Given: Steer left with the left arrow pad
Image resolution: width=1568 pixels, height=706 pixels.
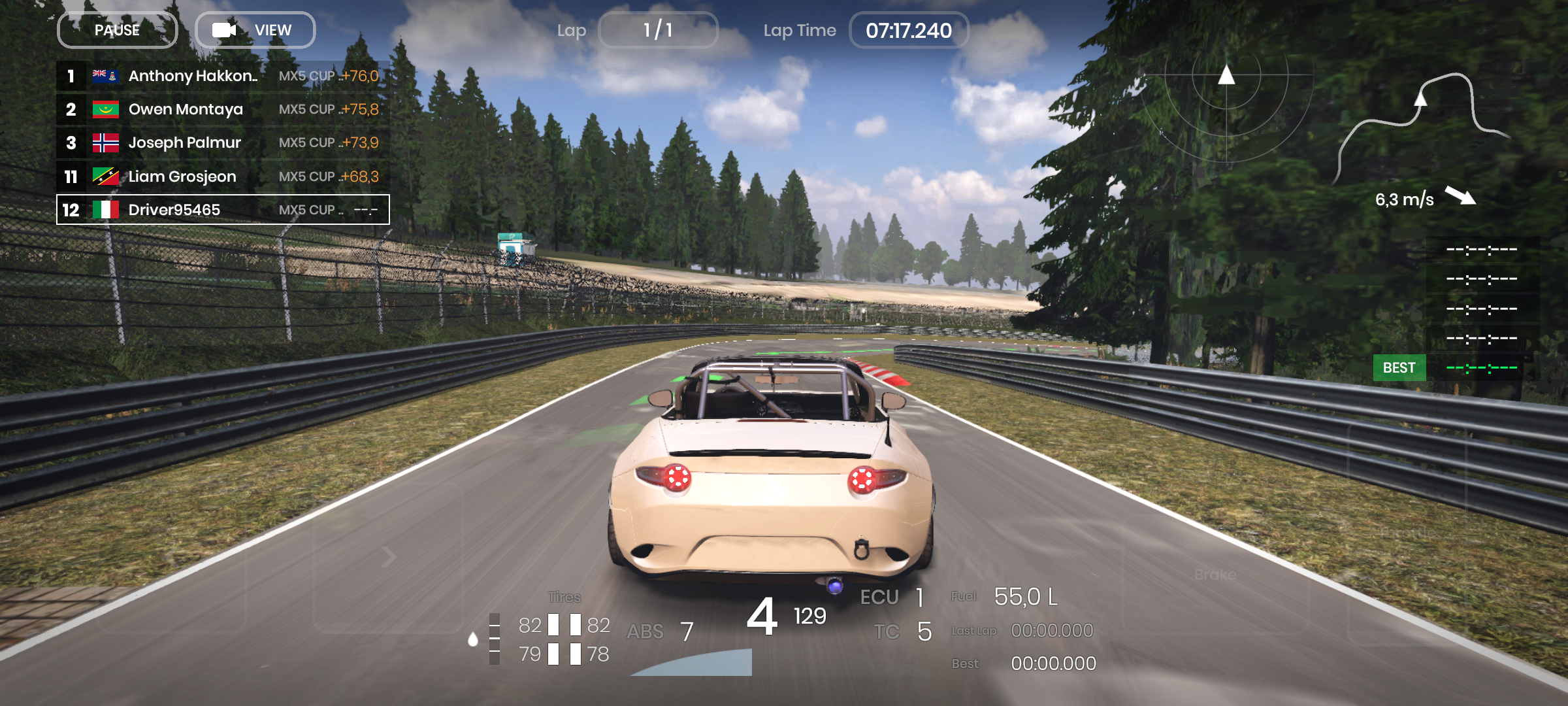Looking at the screenshot, I should pyautogui.click(x=171, y=559).
